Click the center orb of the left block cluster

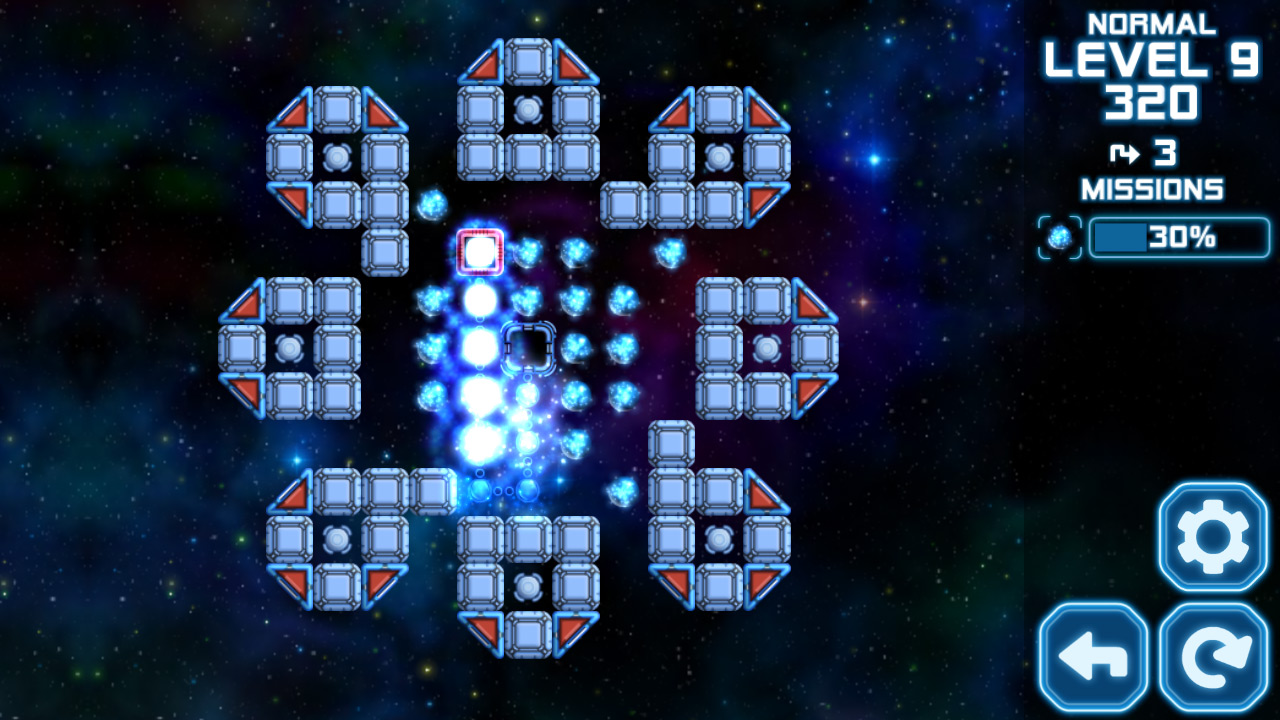(x=290, y=349)
